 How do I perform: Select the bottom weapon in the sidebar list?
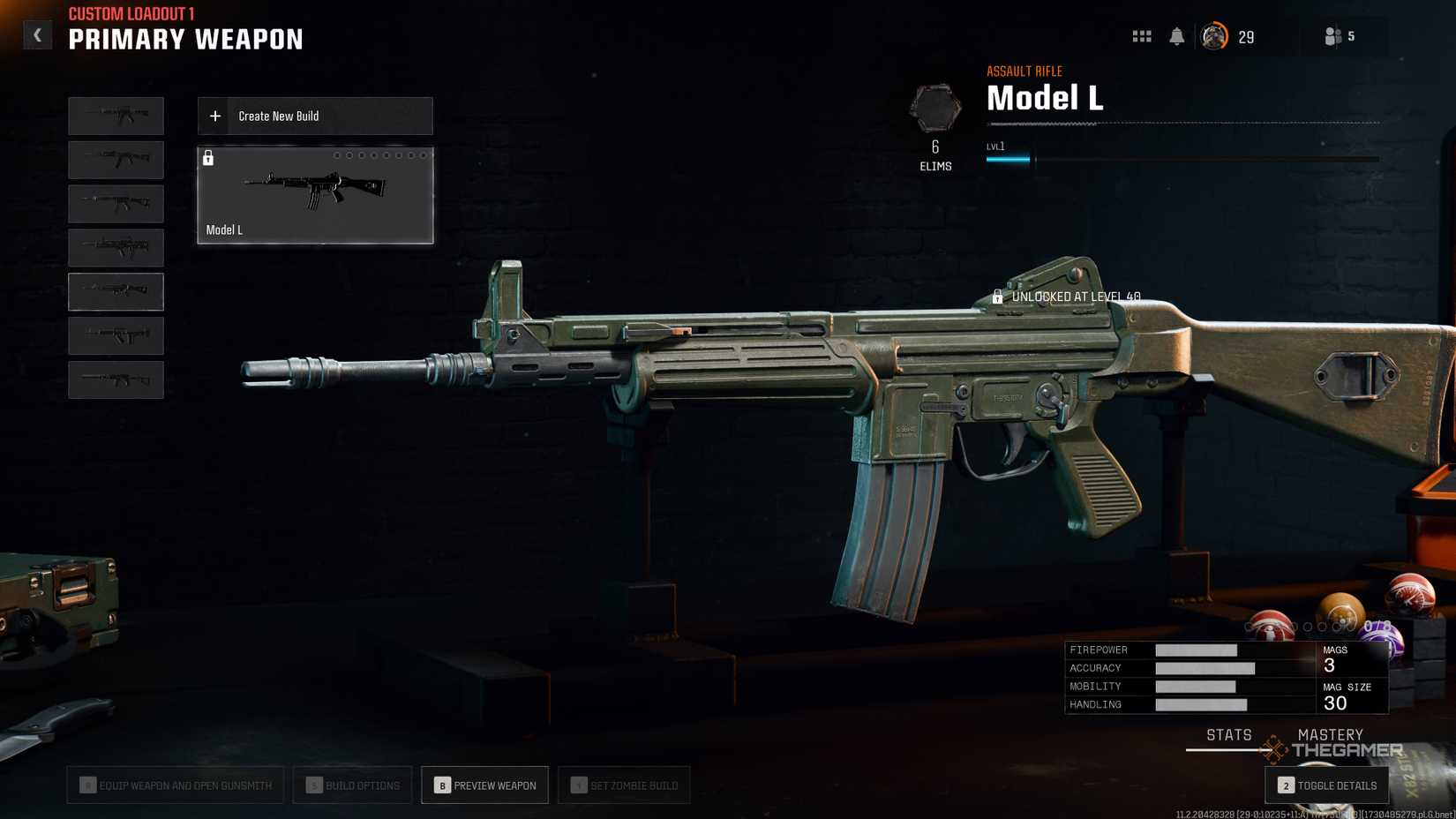[x=116, y=379]
